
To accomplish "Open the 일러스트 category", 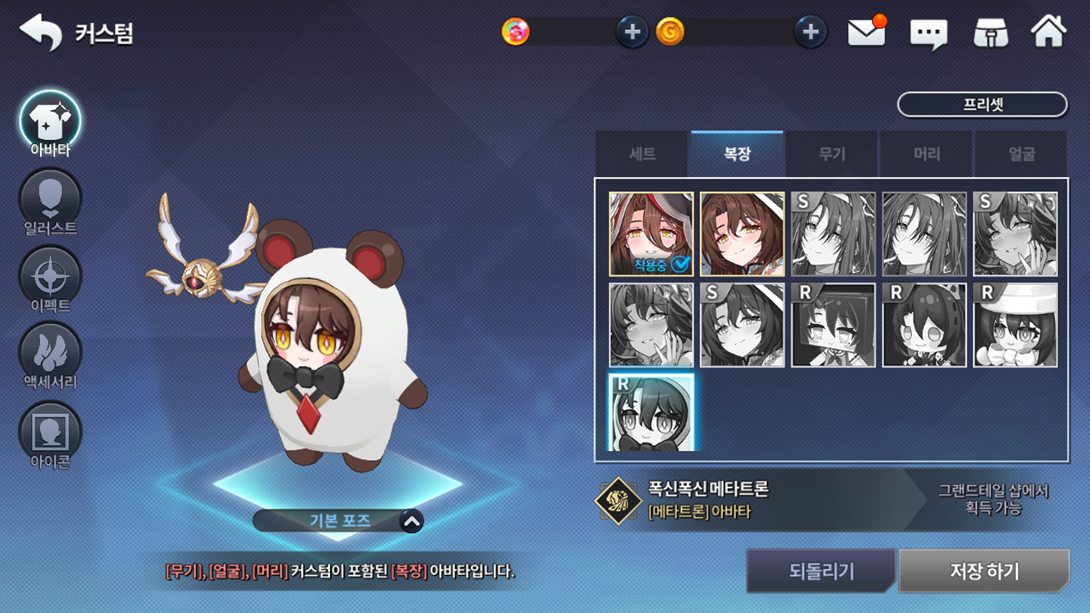I will 50,201.
